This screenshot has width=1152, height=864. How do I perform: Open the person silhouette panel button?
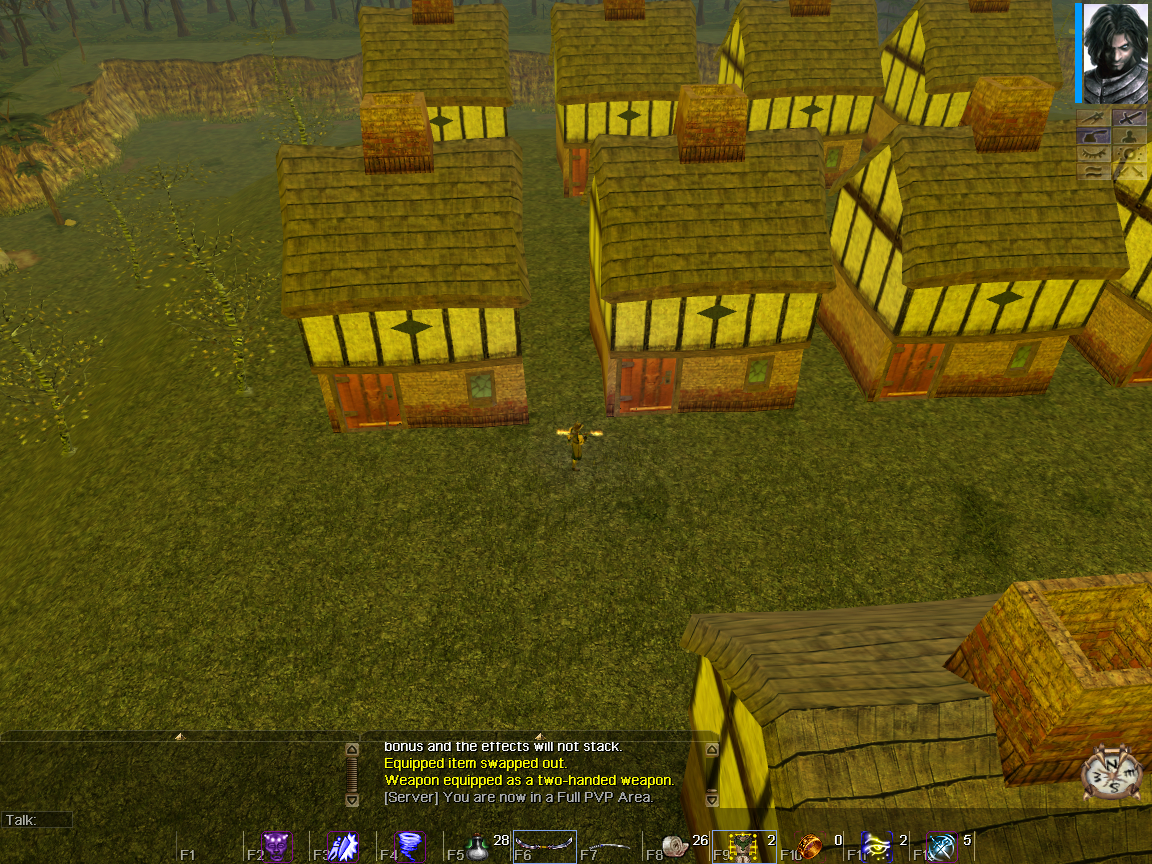click(x=1129, y=135)
